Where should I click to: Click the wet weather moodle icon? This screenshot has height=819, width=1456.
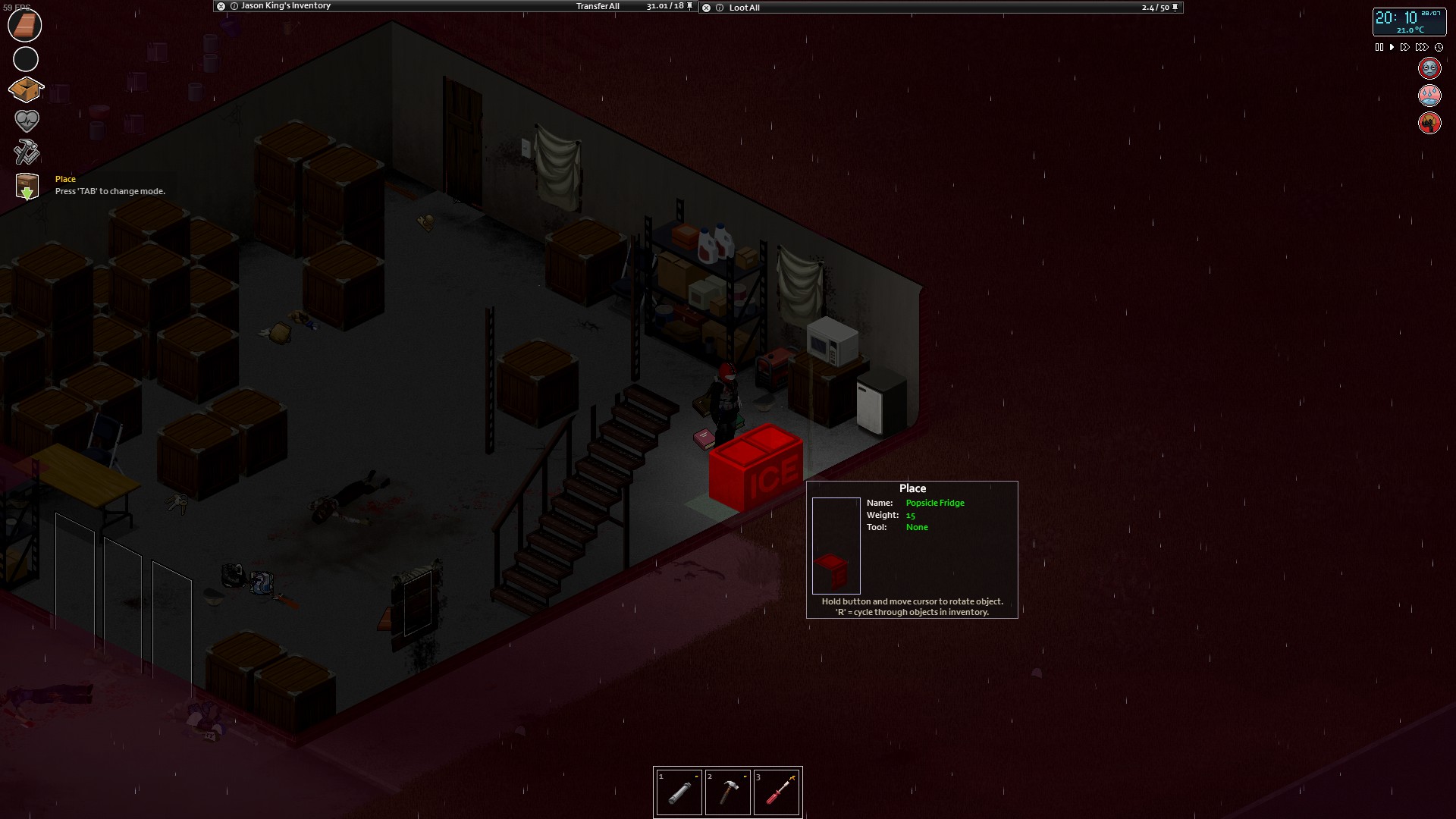tap(1429, 95)
